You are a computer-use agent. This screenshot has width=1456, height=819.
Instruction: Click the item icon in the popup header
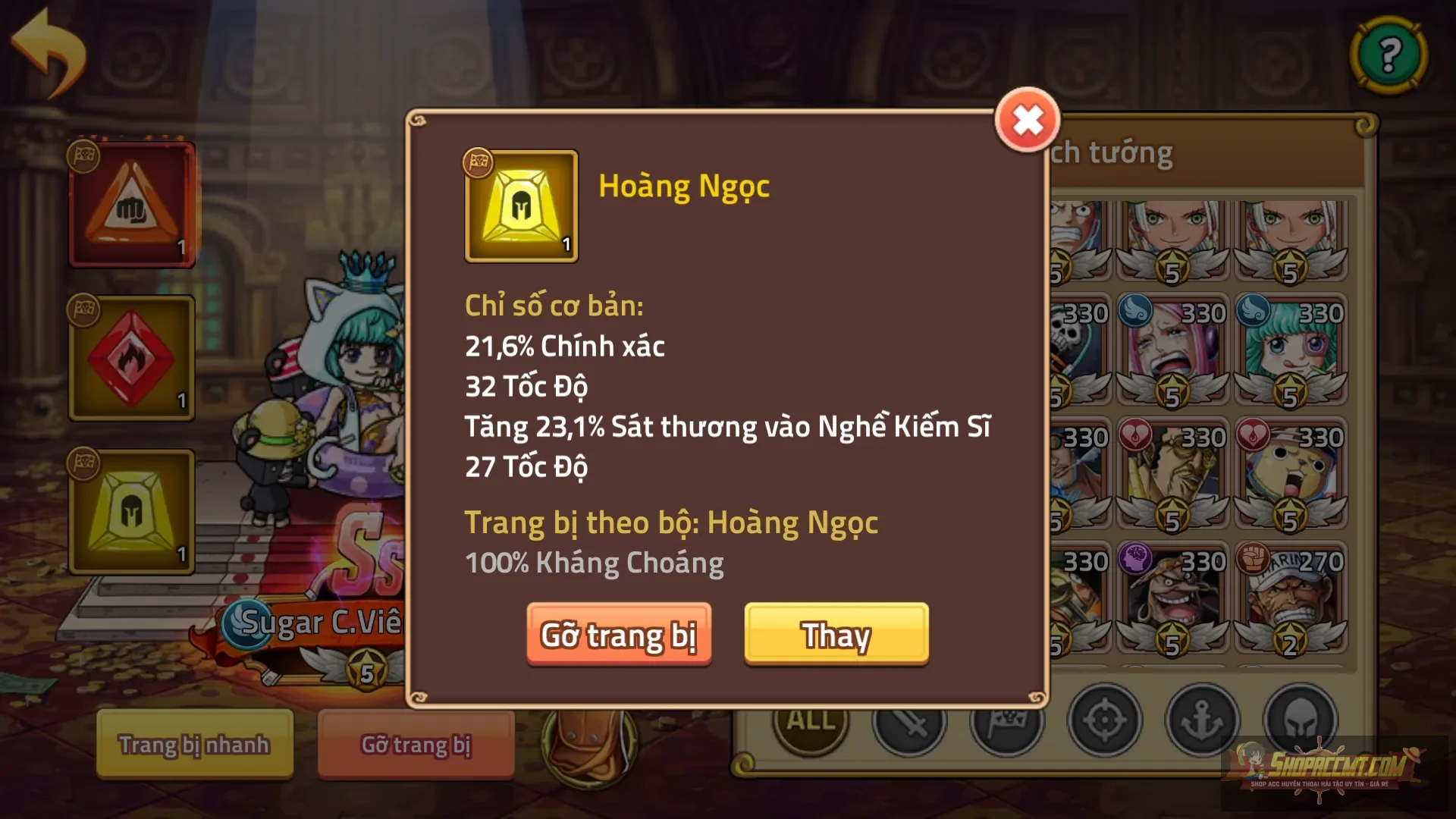(x=521, y=206)
